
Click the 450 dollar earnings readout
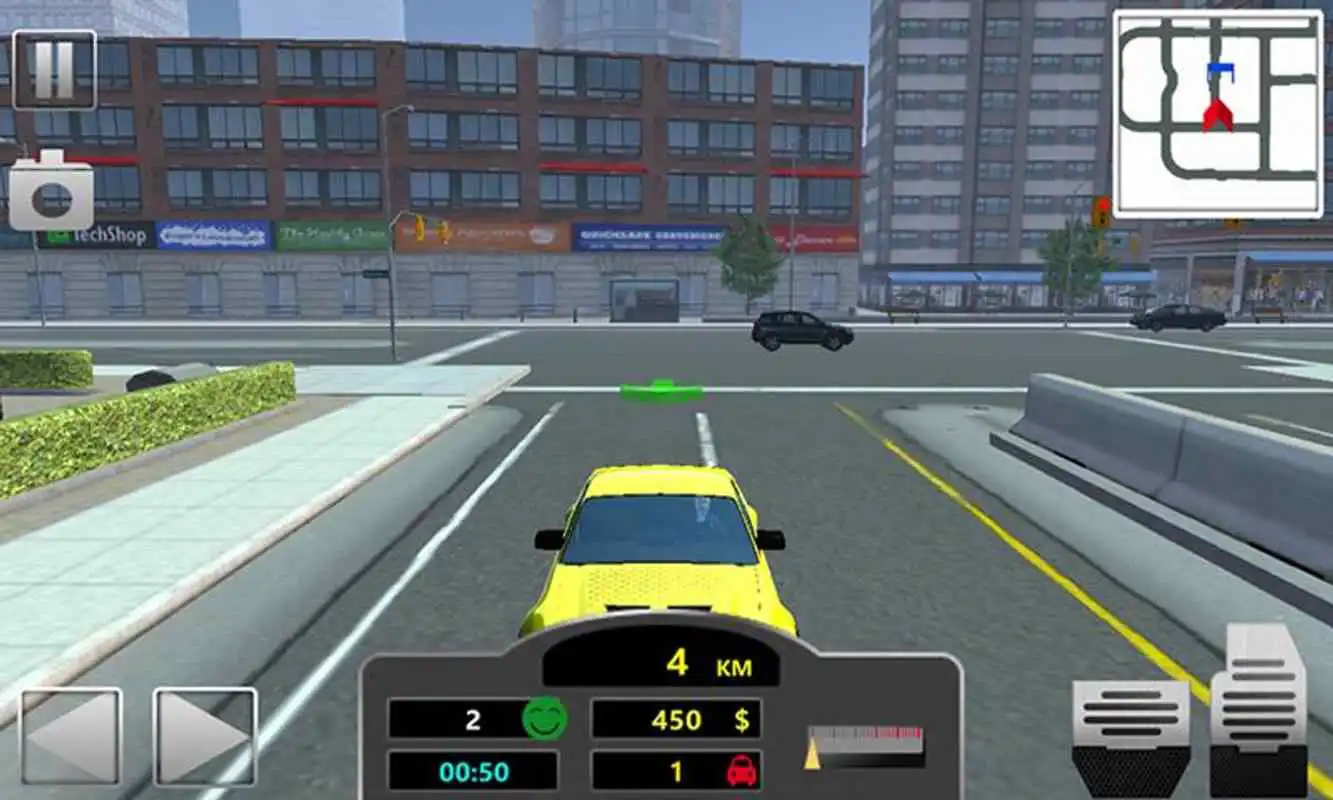point(677,722)
